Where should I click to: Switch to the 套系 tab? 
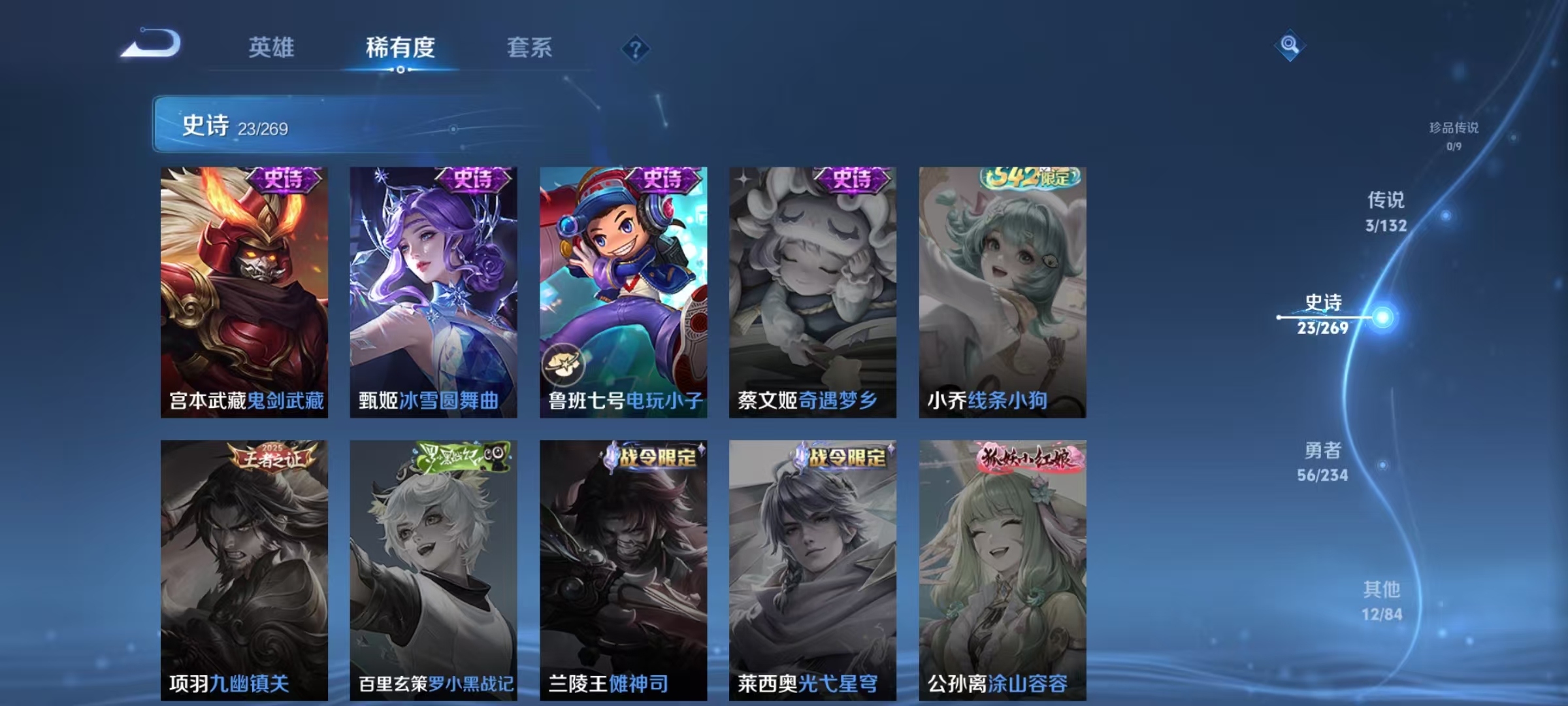[529, 48]
